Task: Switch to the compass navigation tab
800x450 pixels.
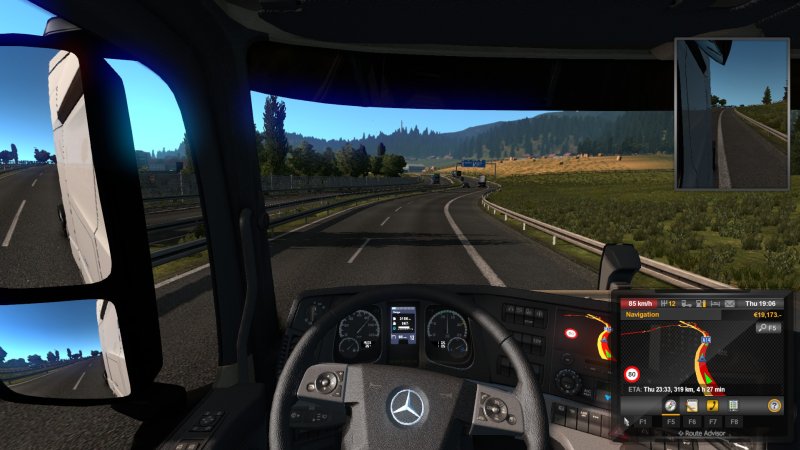Action: coord(671,406)
